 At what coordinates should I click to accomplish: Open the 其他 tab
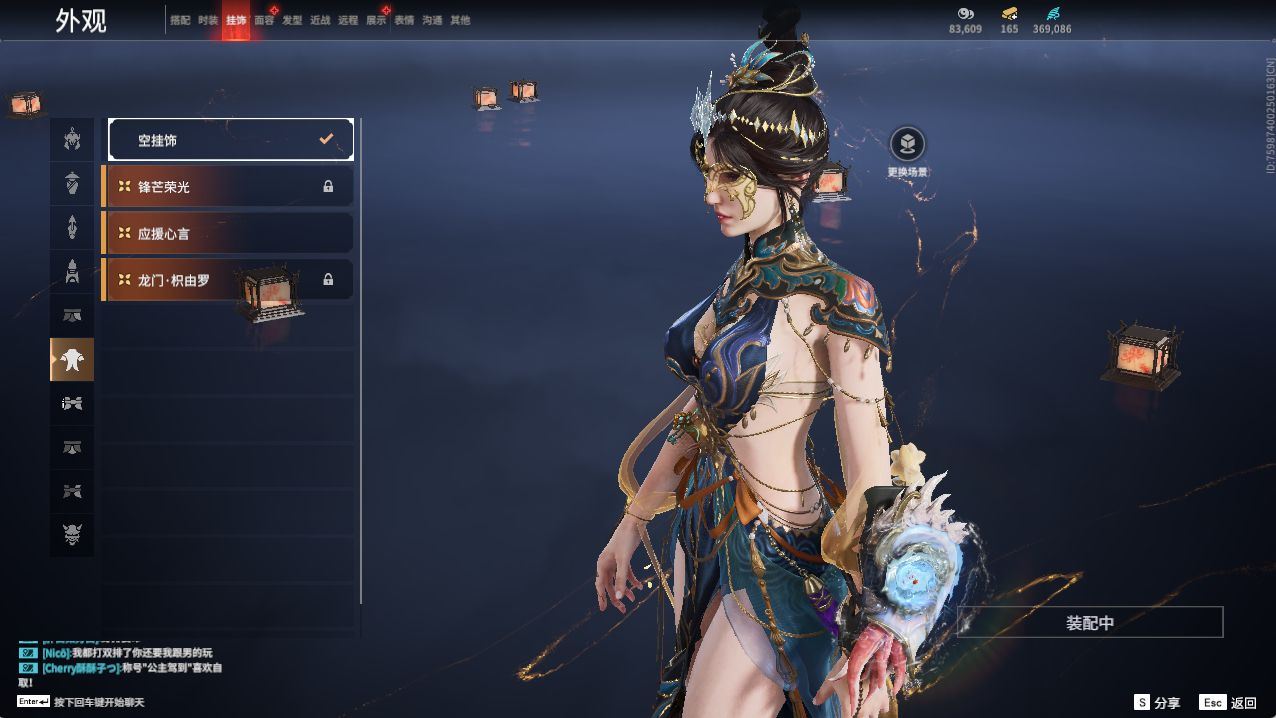(x=460, y=20)
